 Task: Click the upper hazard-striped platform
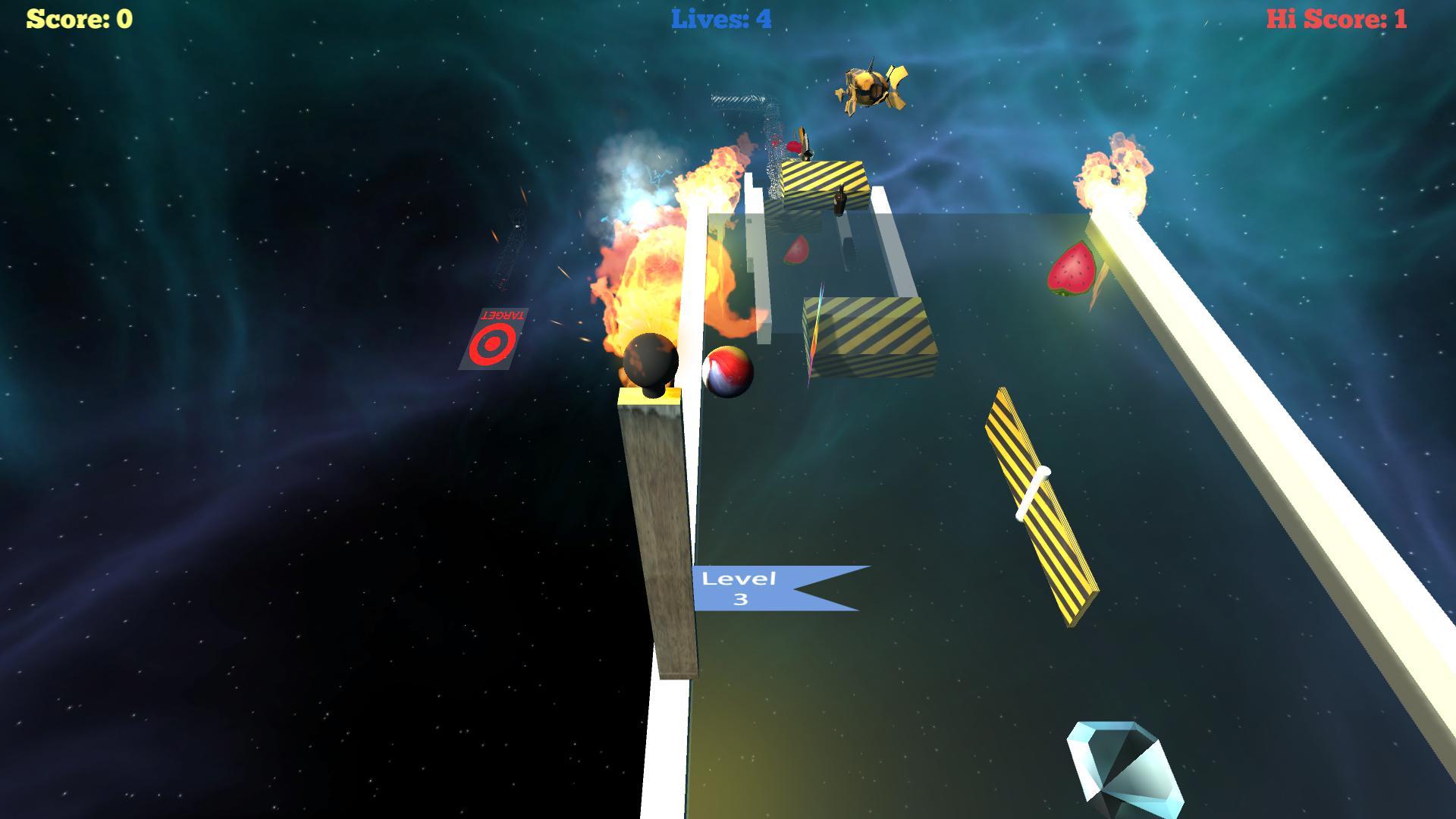pyautogui.click(x=823, y=178)
